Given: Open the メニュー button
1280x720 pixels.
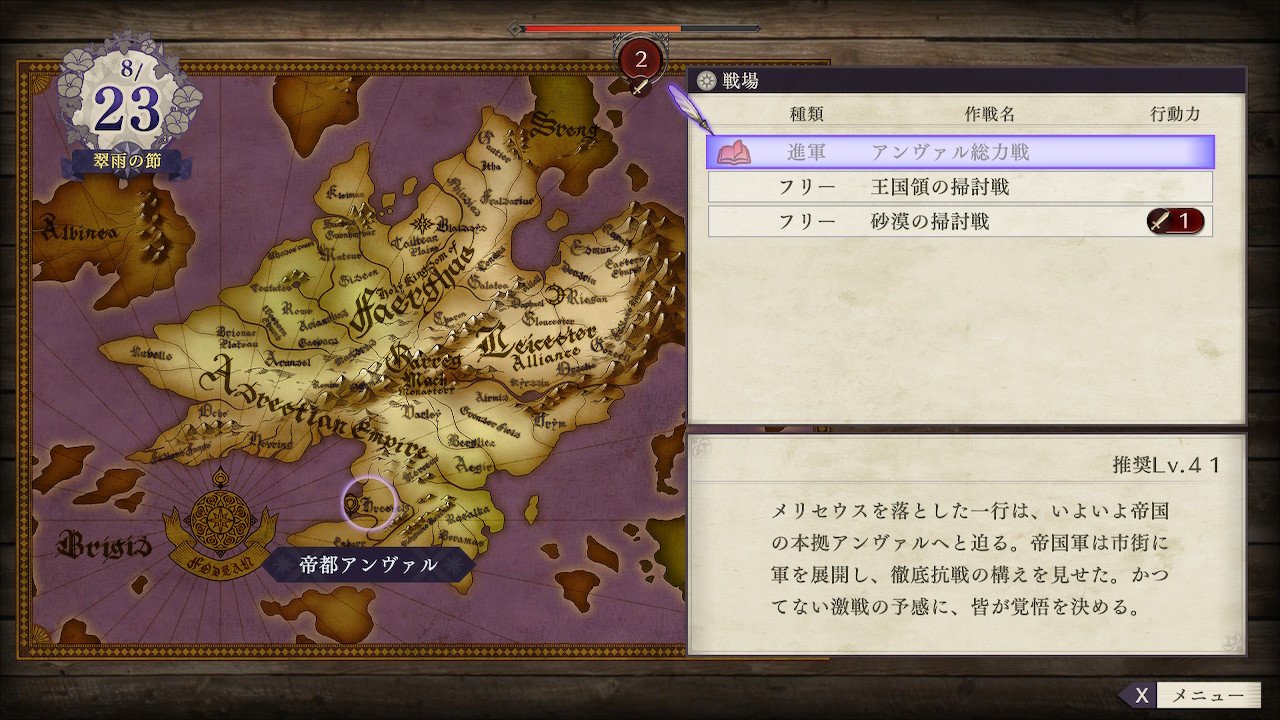Looking at the screenshot, I should (x=1190, y=696).
